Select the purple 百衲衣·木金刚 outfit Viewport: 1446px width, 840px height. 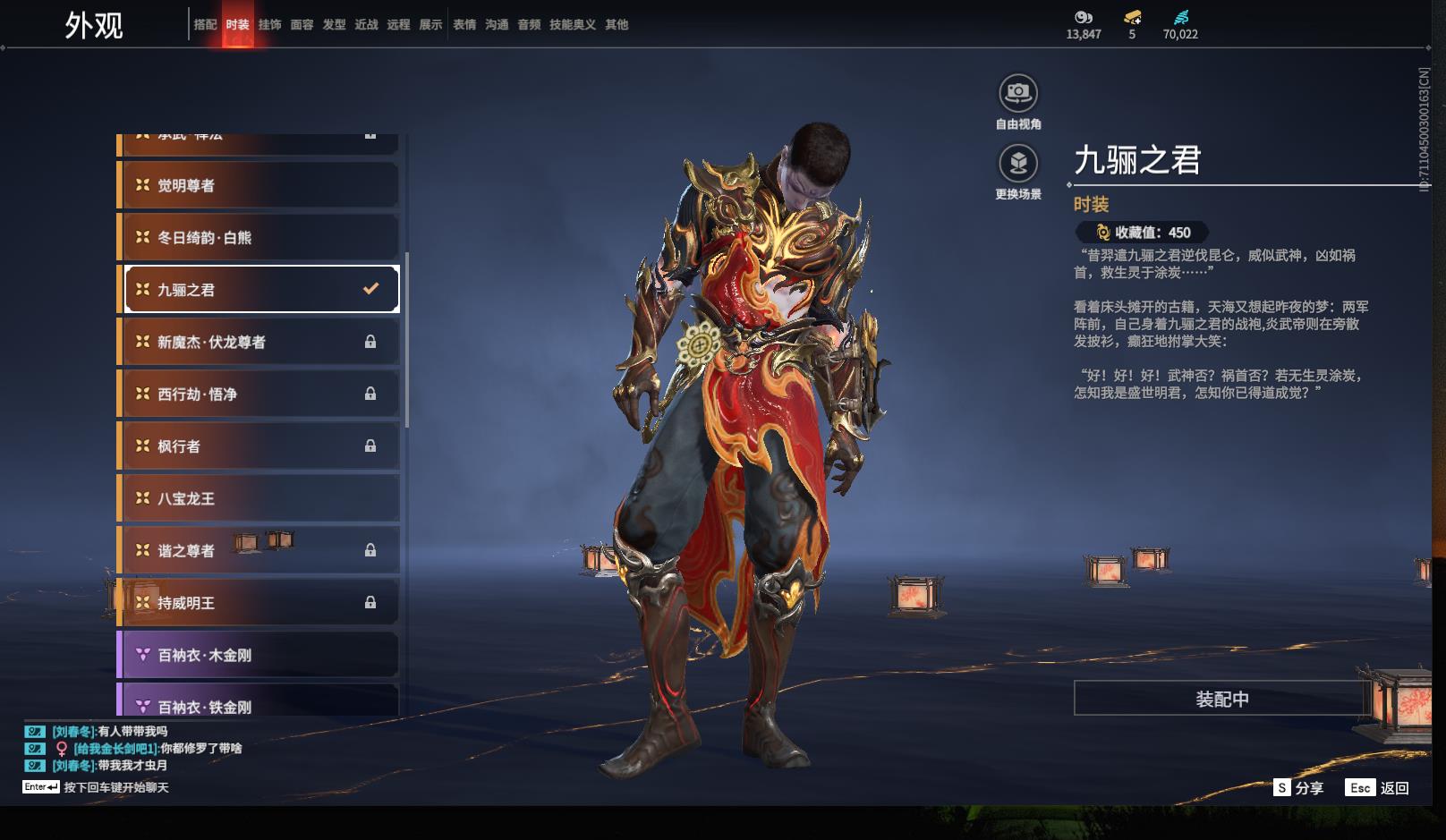(x=259, y=655)
